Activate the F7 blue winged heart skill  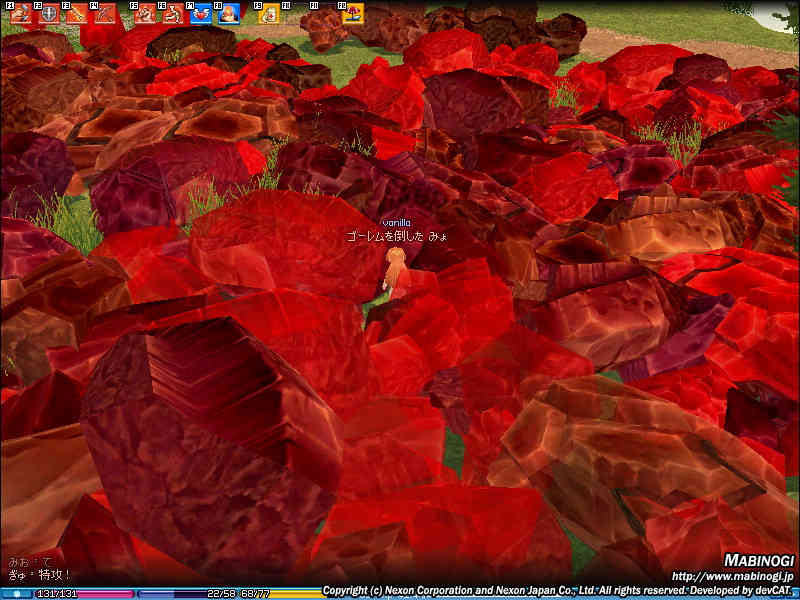coord(201,14)
